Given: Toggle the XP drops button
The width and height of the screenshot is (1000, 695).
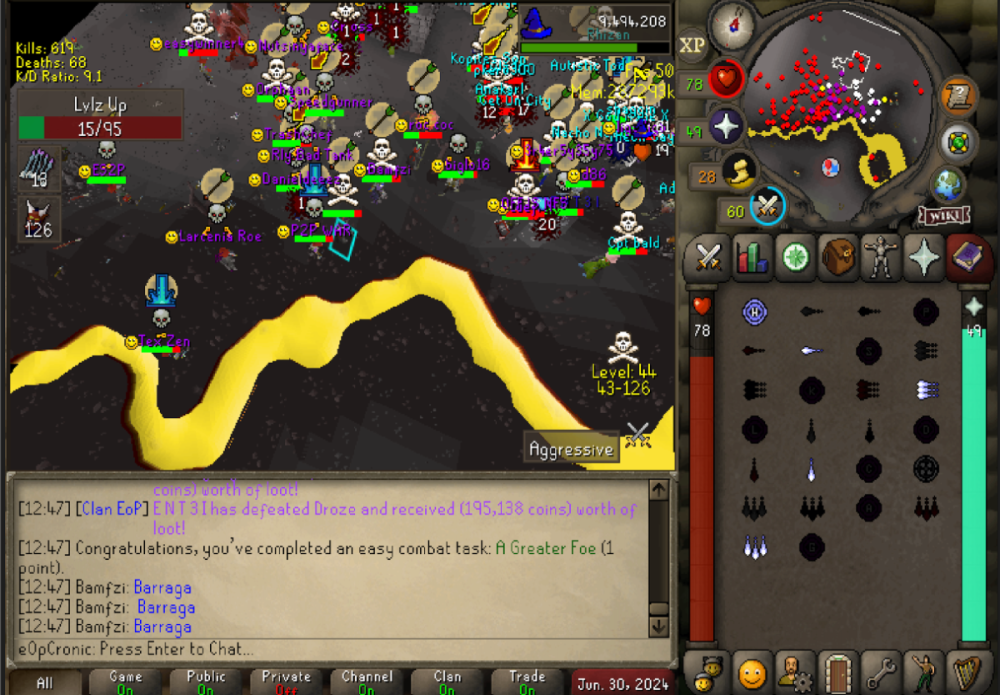Looking at the screenshot, I should click(692, 46).
